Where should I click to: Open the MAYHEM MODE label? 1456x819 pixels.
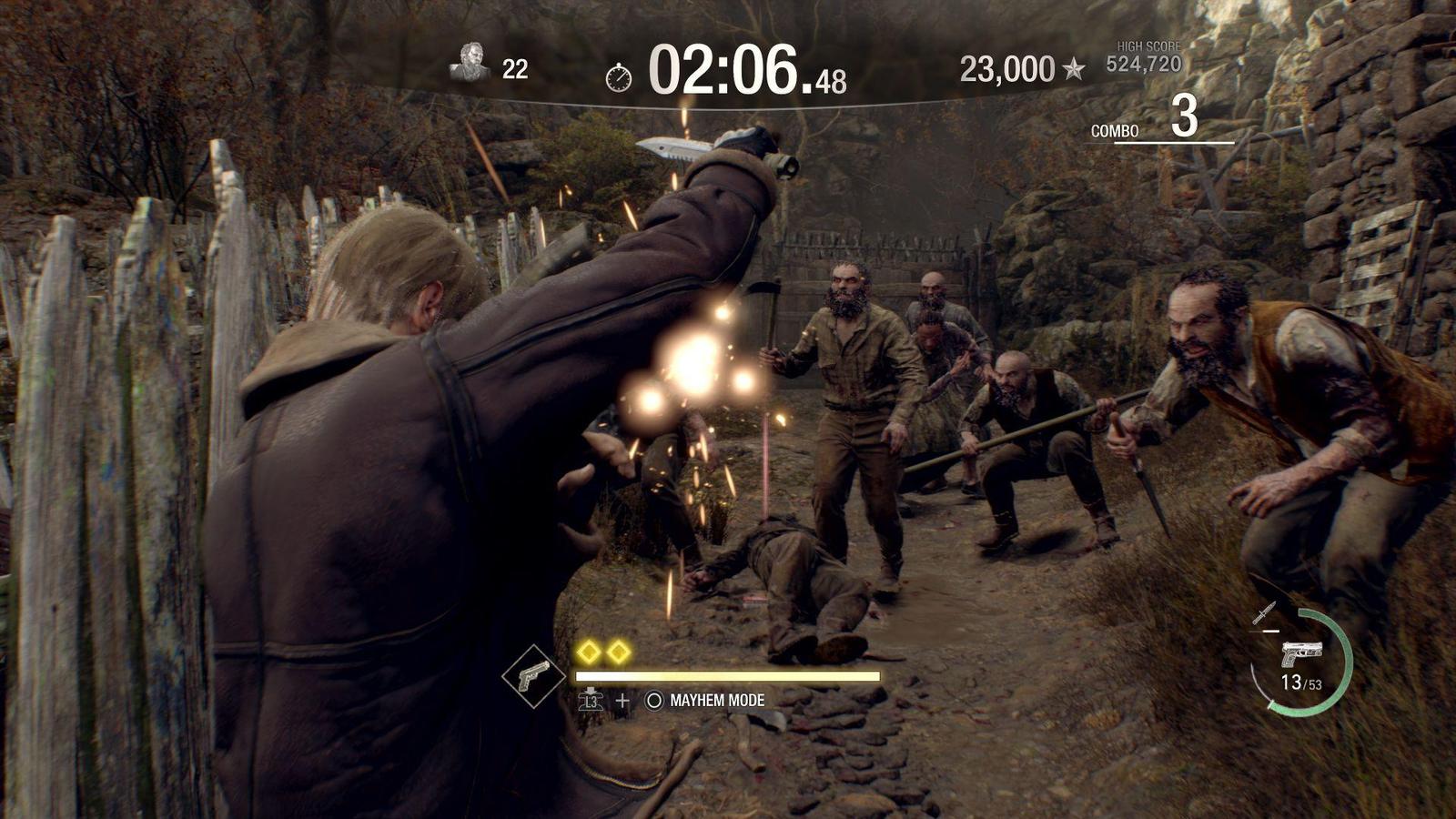(716, 700)
